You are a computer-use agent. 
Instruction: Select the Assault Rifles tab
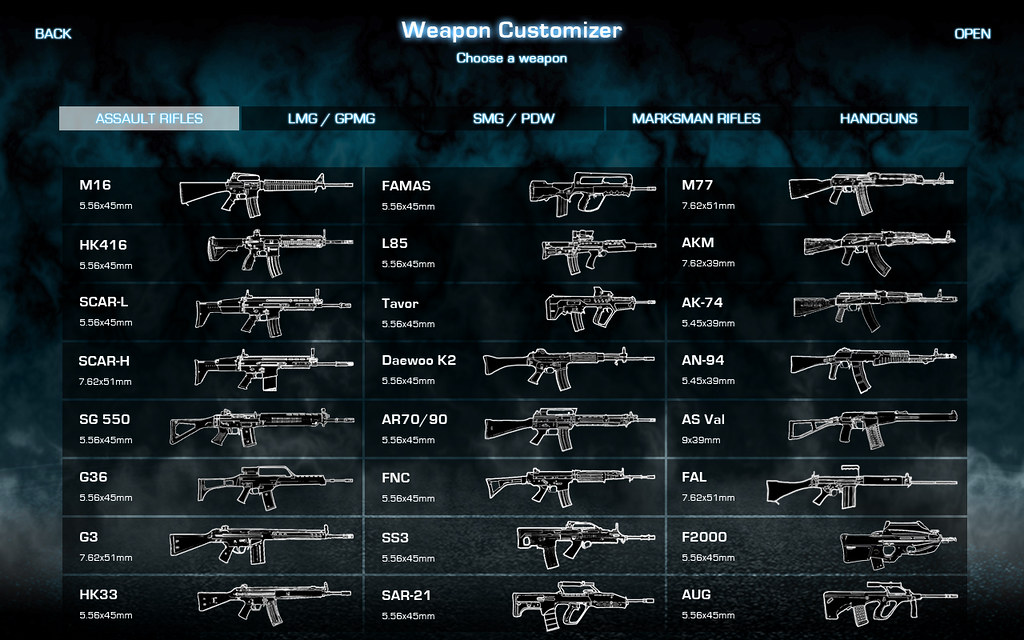click(149, 119)
